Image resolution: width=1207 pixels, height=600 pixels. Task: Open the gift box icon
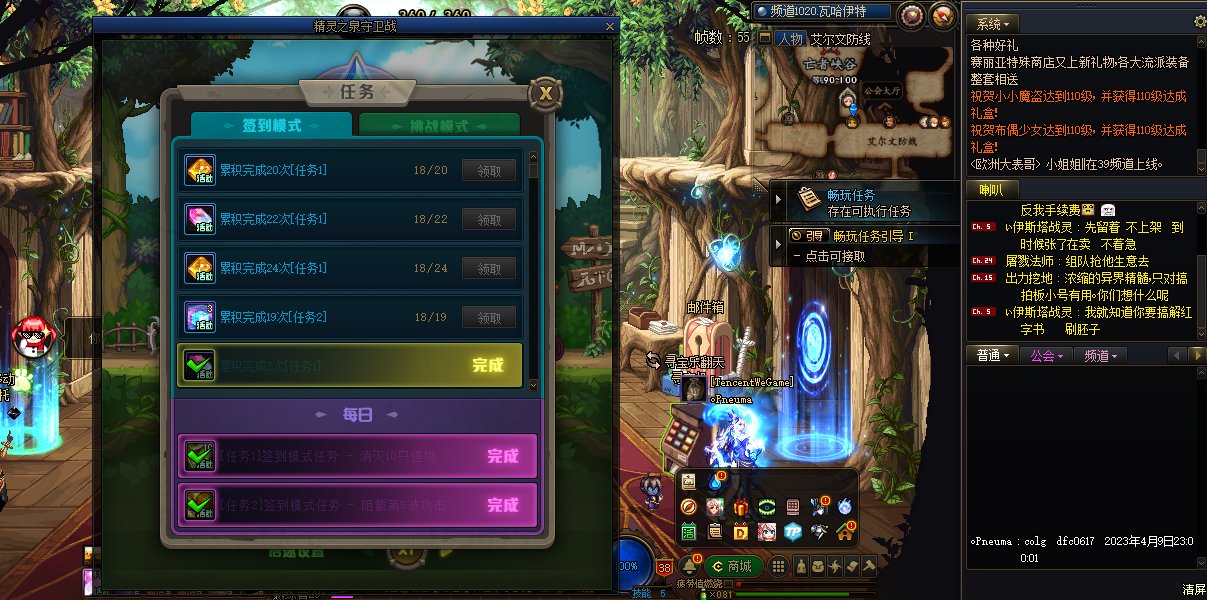point(741,508)
